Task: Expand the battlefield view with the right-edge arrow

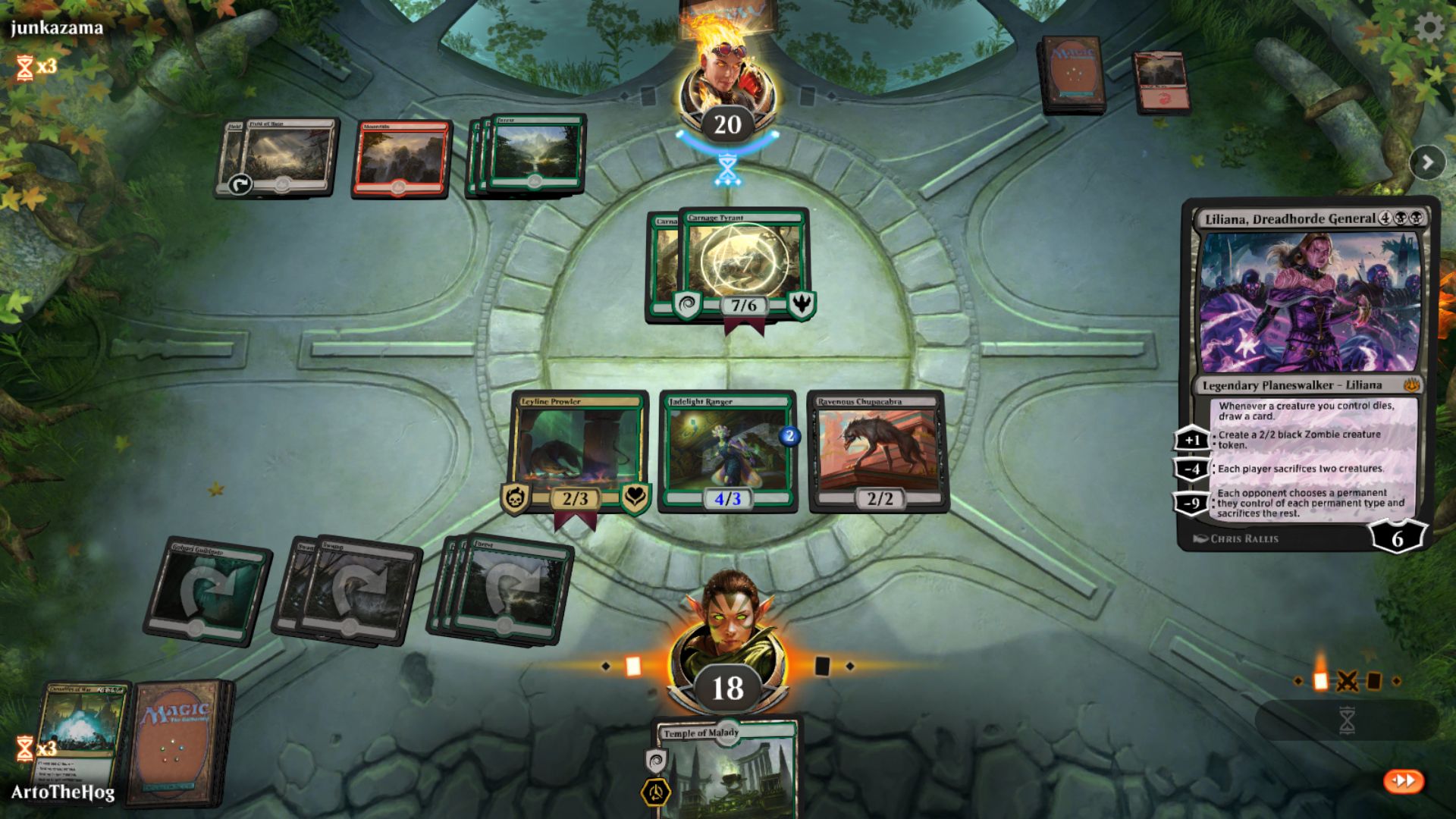Action: (x=1426, y=162)
